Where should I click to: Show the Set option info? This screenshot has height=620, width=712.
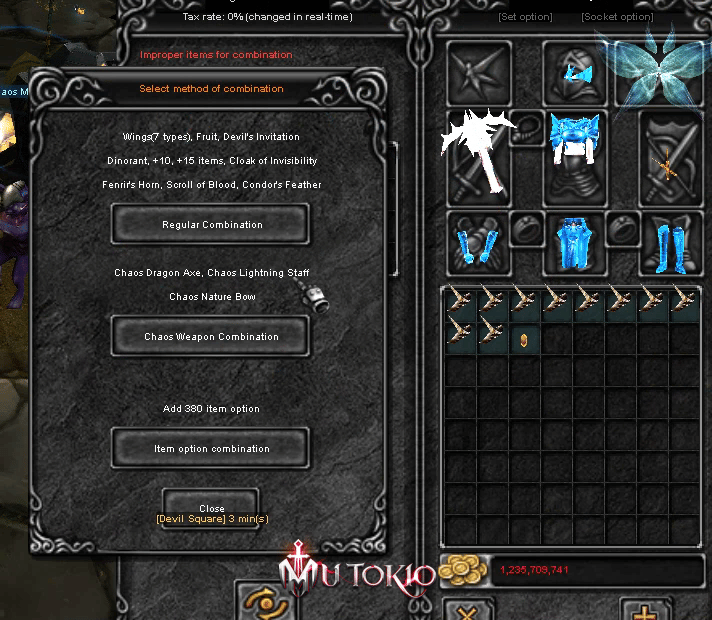pyautogui.click(x=525, y=17)
